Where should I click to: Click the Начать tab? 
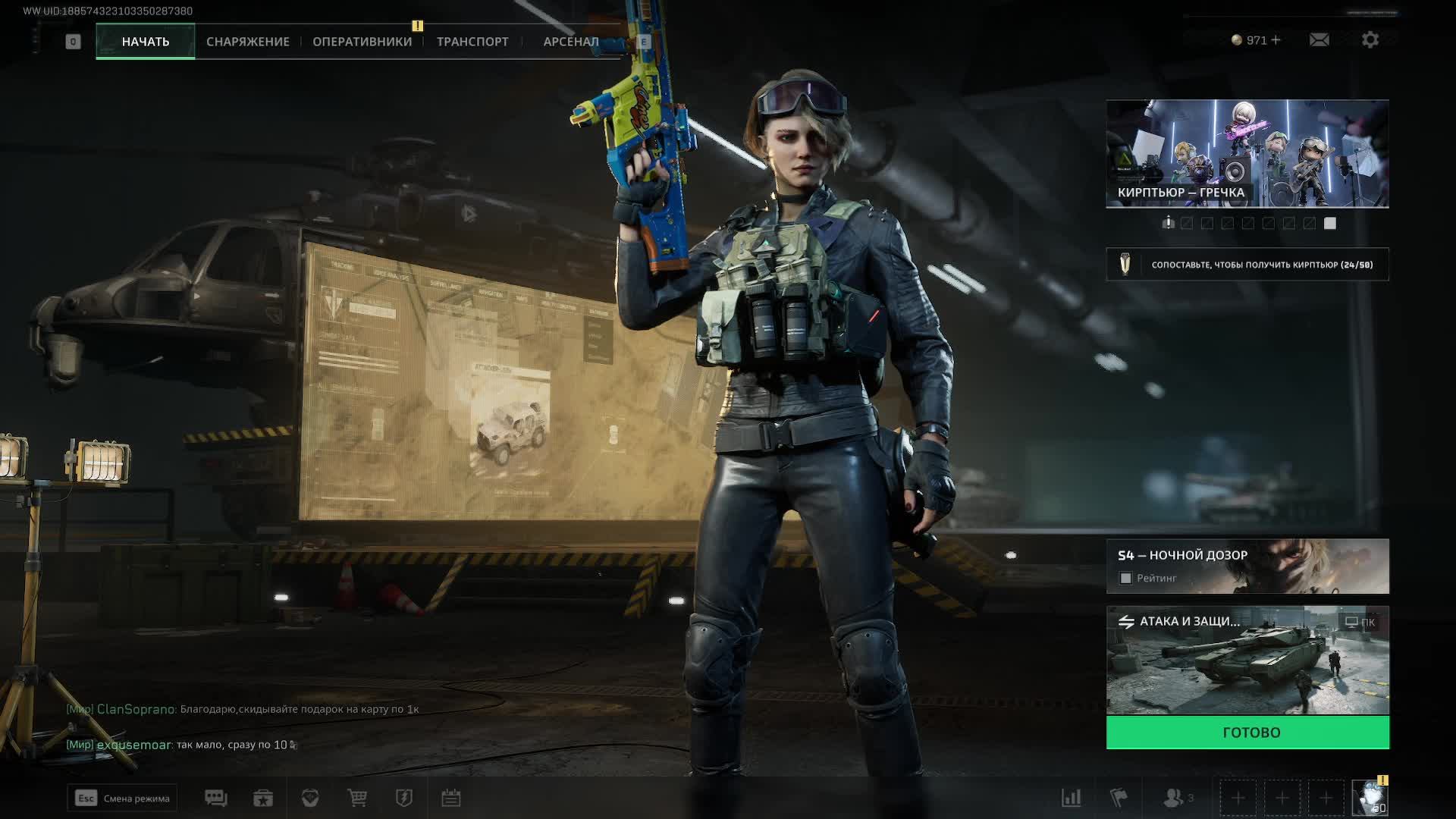146,42
